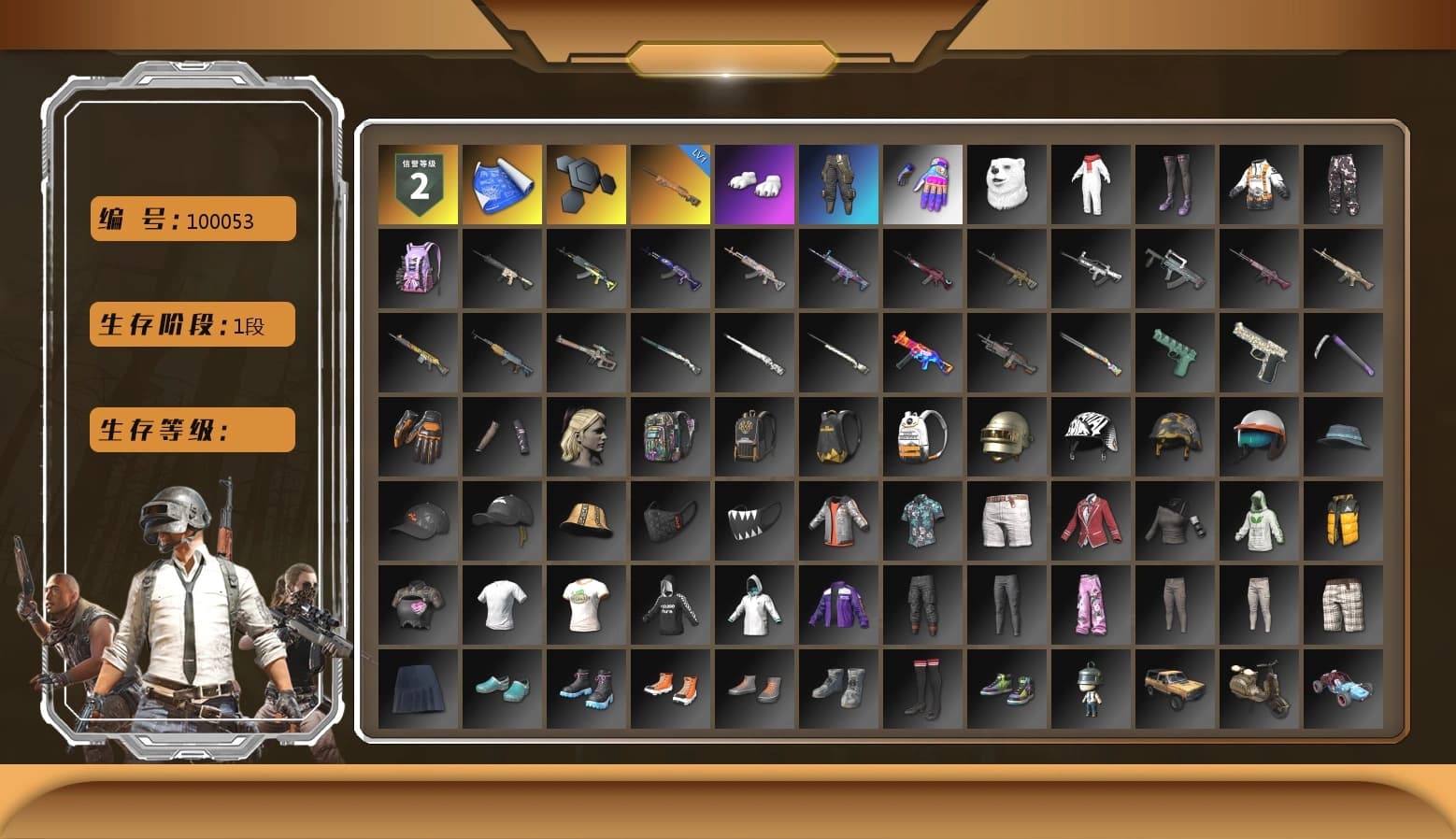
Task: Click the pink schoolbag backpack item
Action: (x=420, y=268)
